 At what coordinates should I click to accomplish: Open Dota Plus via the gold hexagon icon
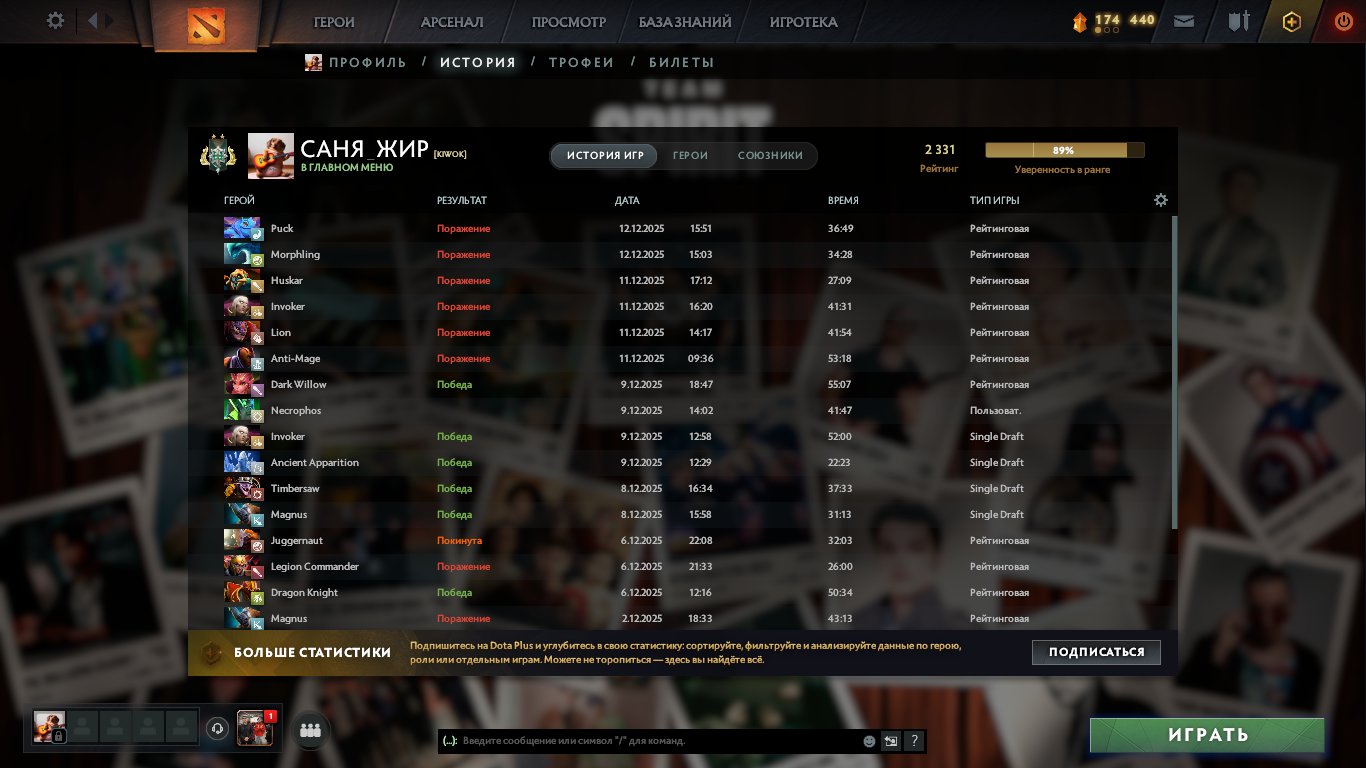1291,21
